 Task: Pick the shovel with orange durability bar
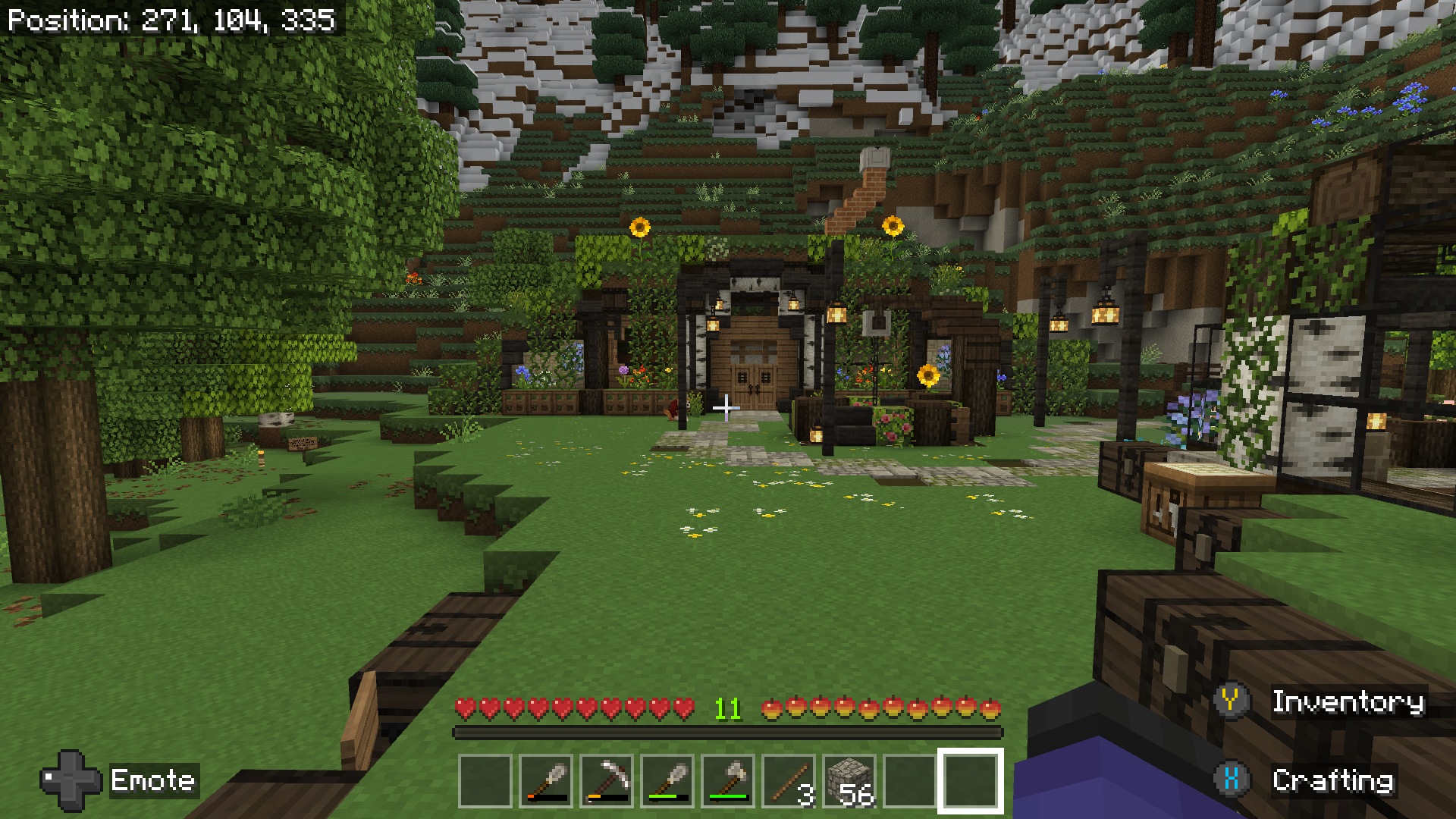(x=546, y=780)
